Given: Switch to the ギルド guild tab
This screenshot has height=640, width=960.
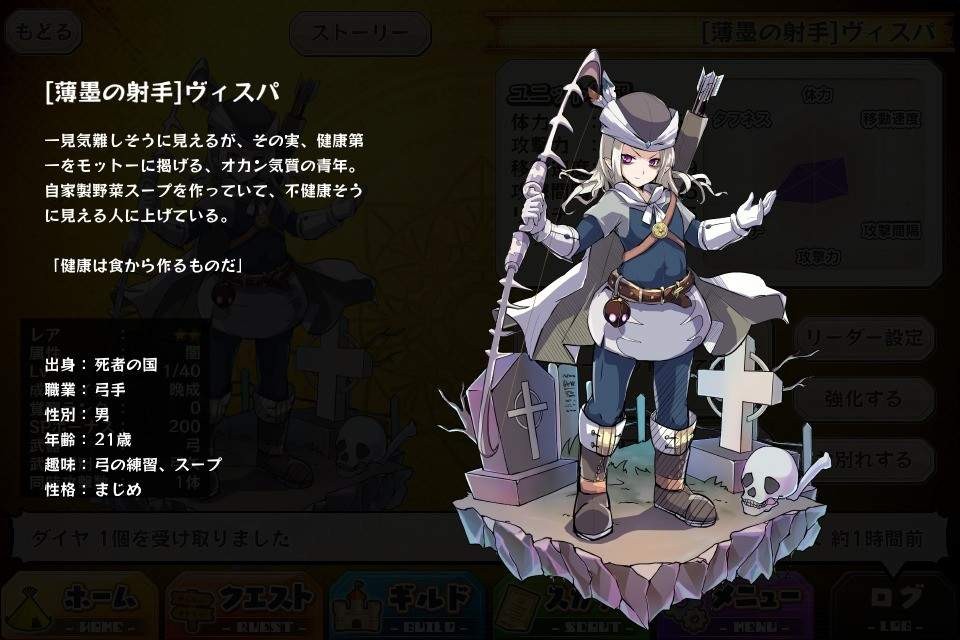Looking at the screenshot, I should 408,604.
